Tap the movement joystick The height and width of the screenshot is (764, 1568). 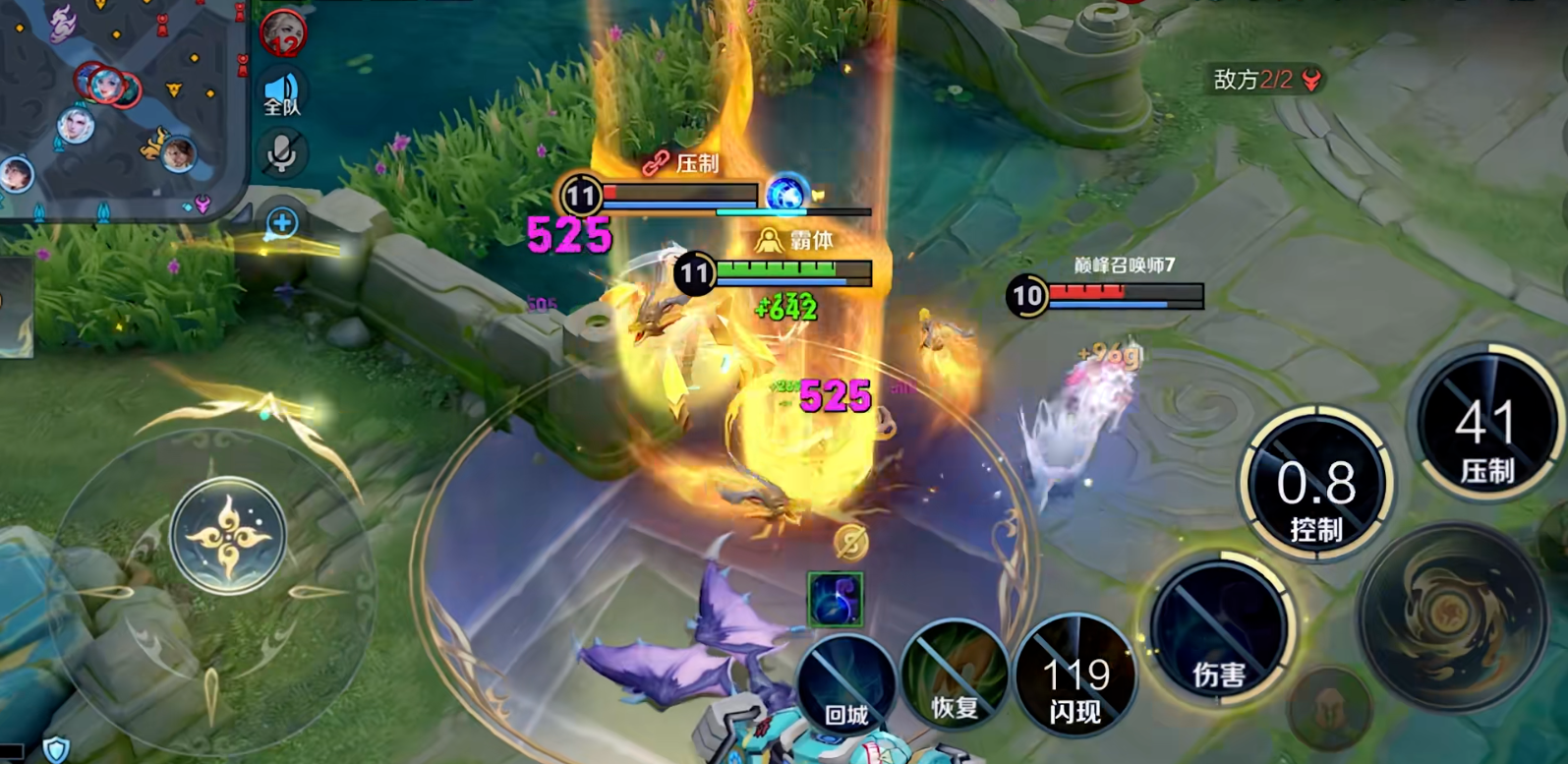pos(228,535)
